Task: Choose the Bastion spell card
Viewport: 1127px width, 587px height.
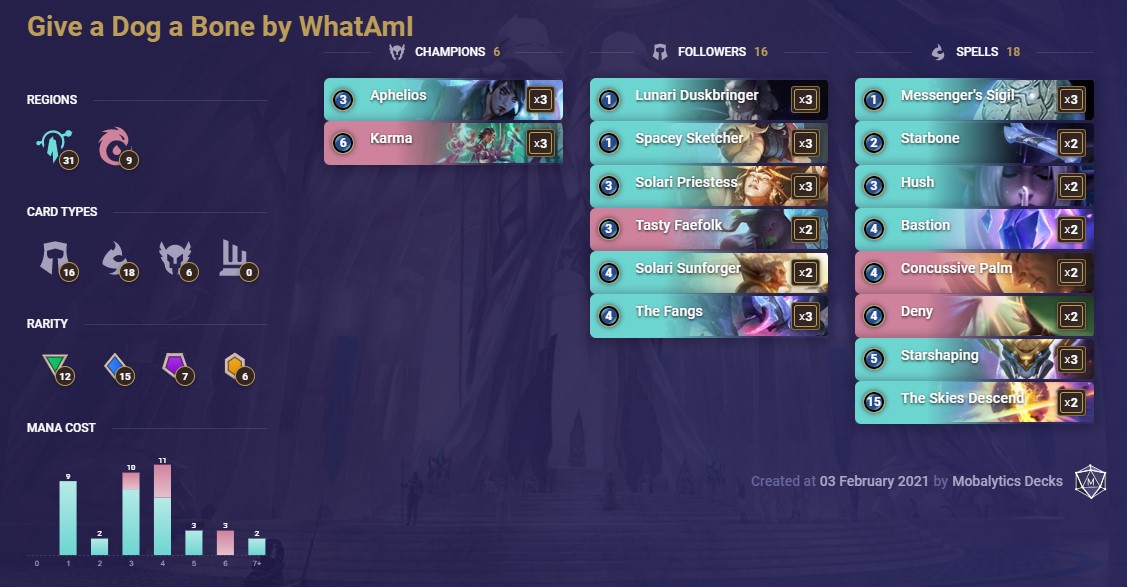Action: (974, 229)
